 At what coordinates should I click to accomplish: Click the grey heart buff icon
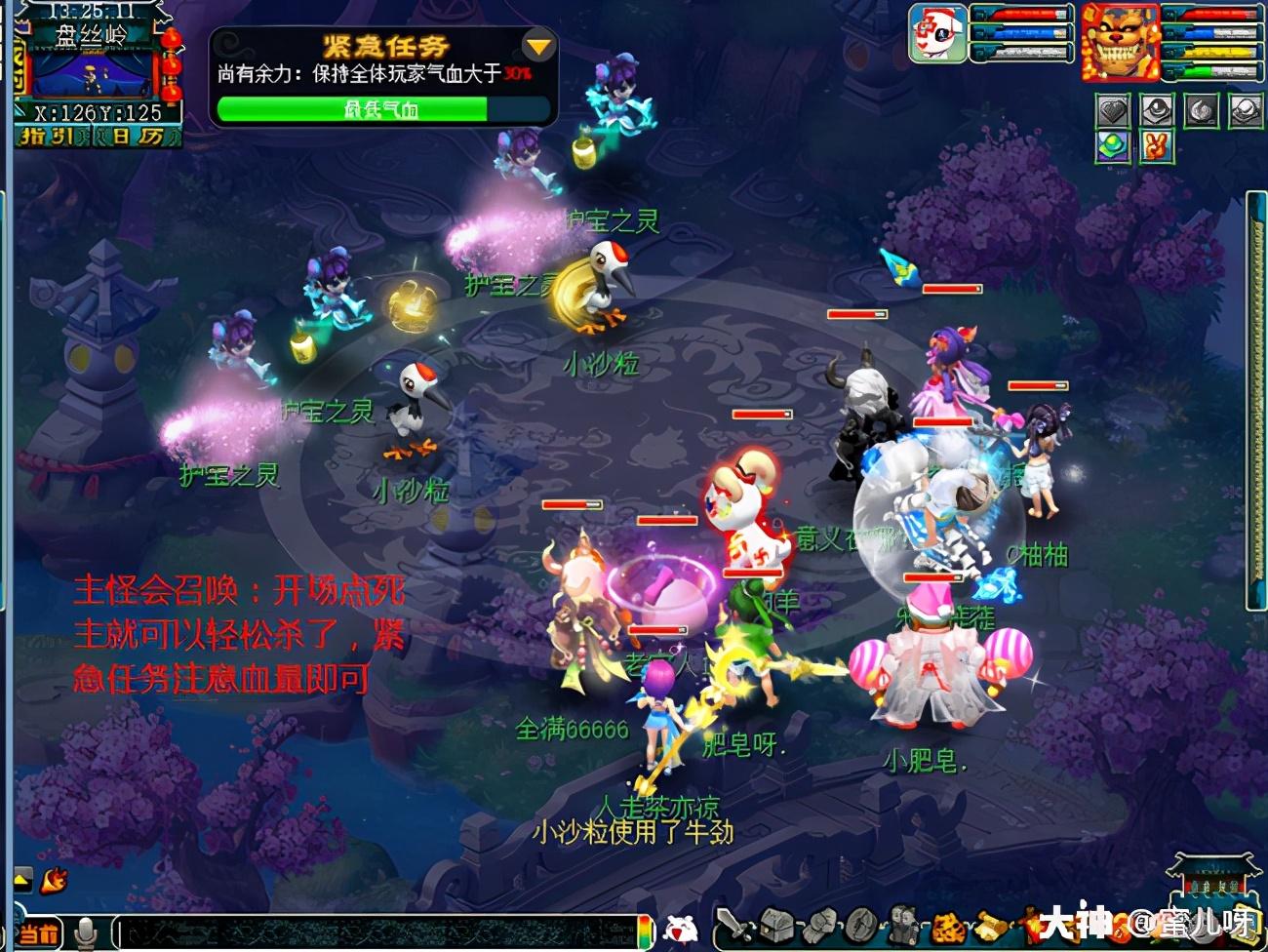click(1113, 111)
